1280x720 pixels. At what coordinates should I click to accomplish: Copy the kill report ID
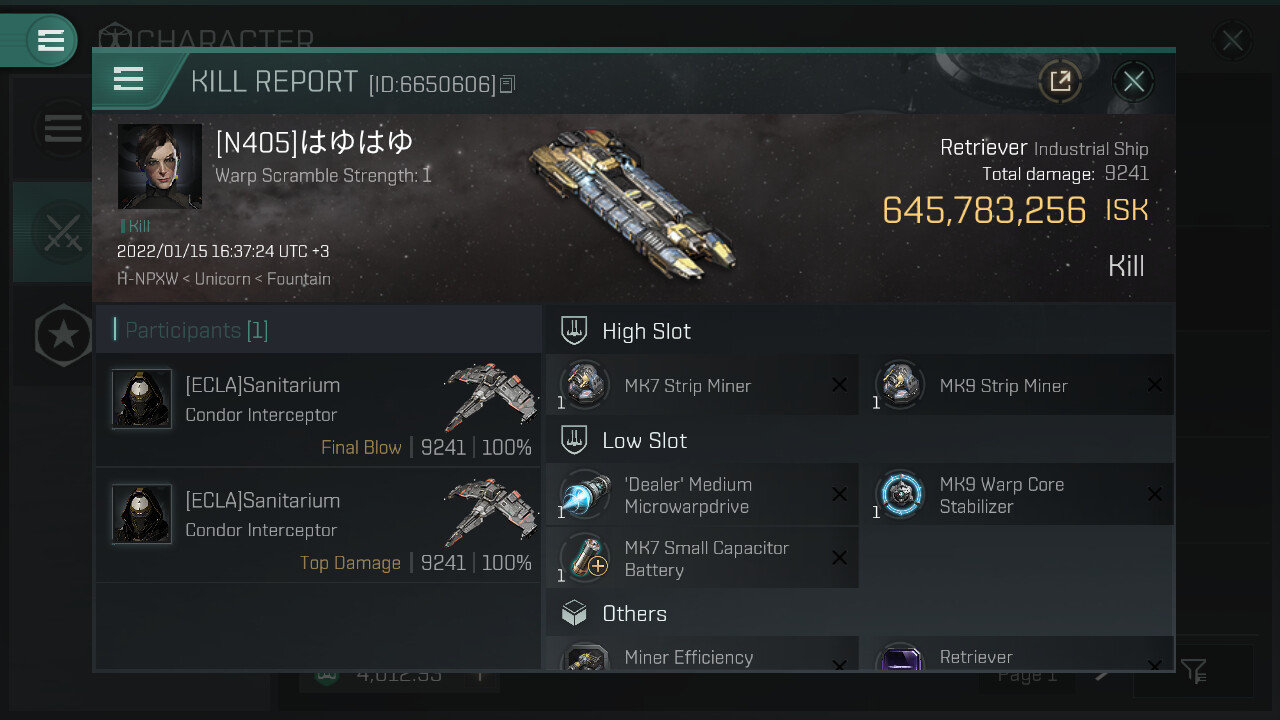pyautogui.click(x=508, y=85)
